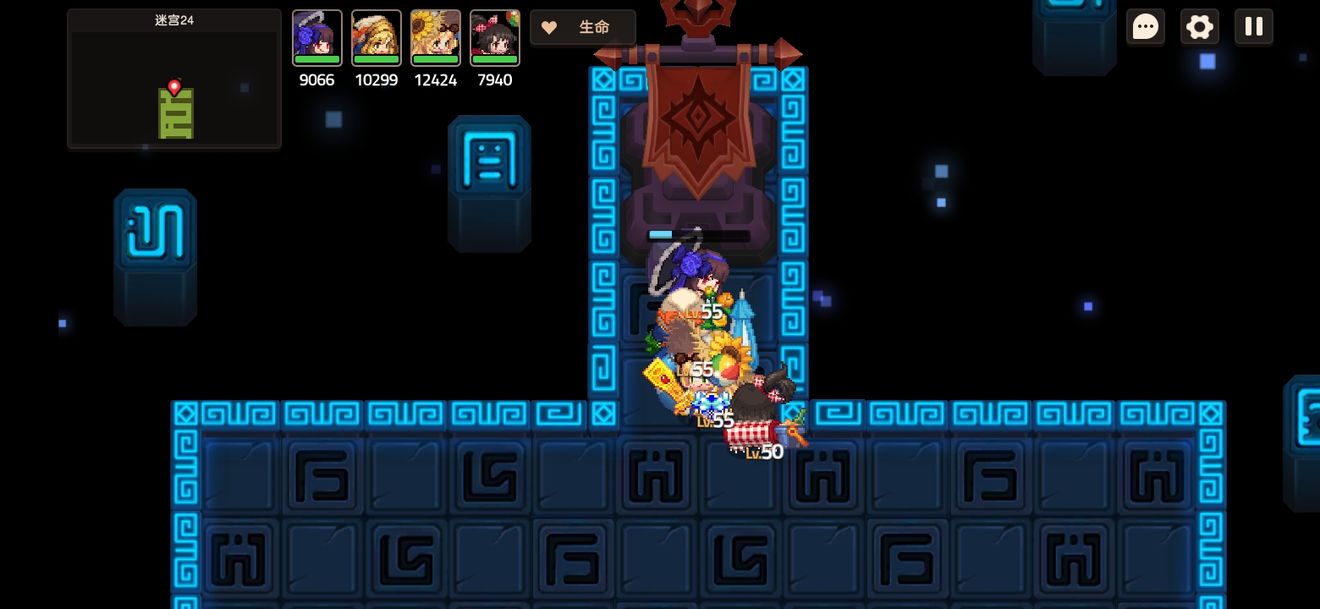Image resolution: width=1320 pixels, height=609 pixels.
Task: Open the chat speech bubble
Action: pos(1145,27)
